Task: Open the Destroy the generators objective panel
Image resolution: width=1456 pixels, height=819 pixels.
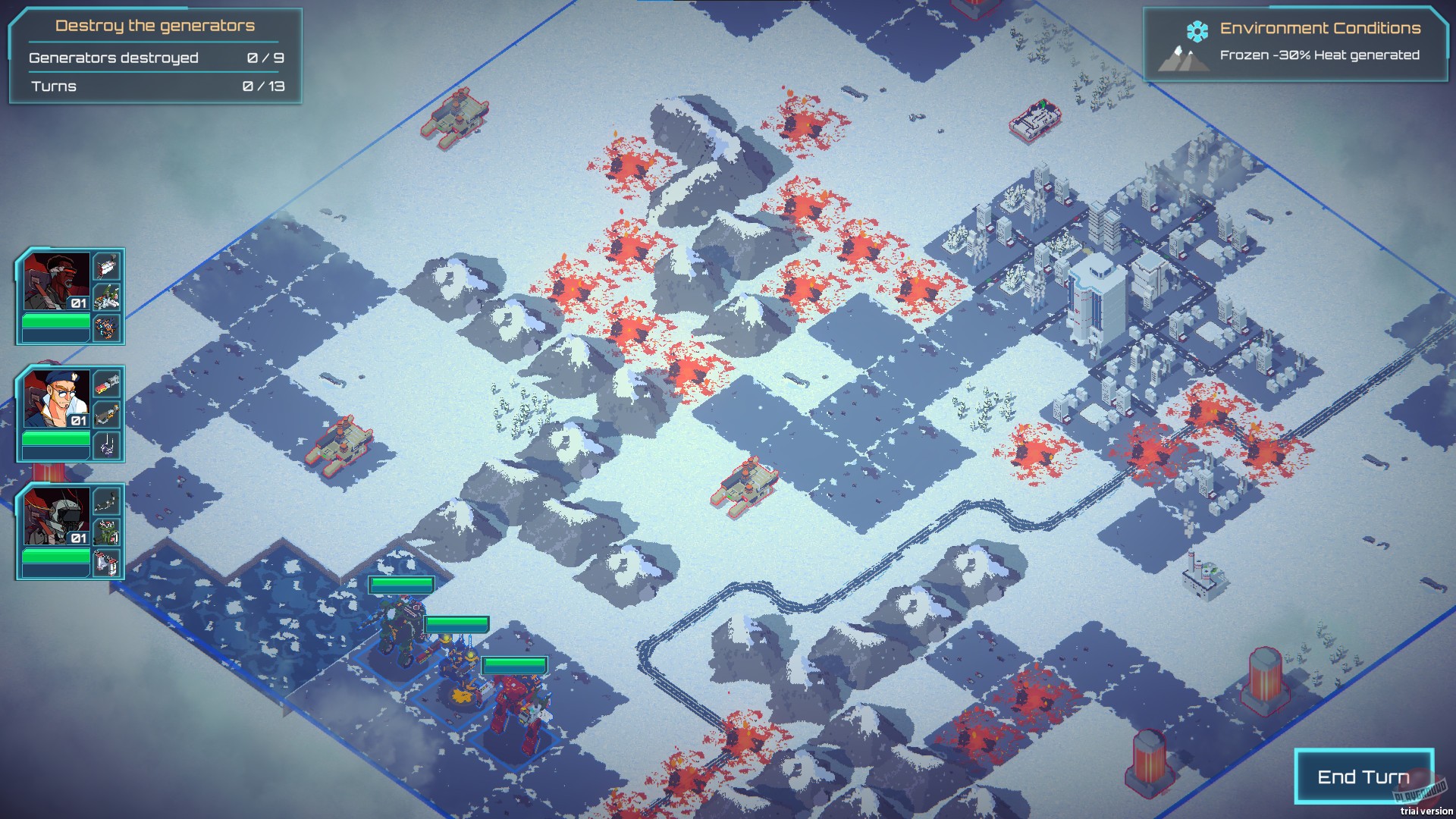Action: point(154,25)
